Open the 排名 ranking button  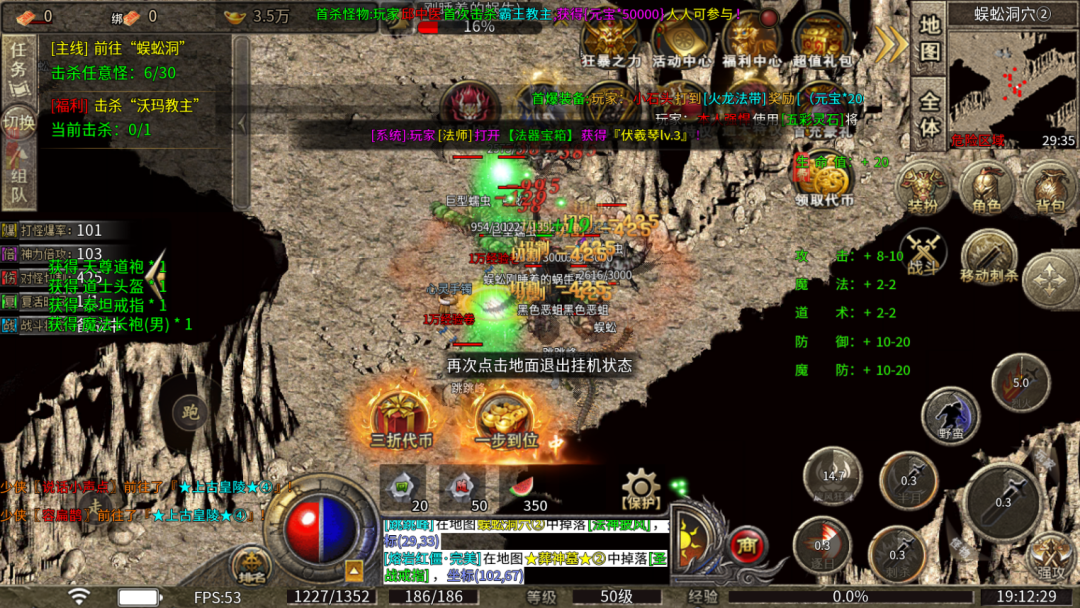coord(251,566)
